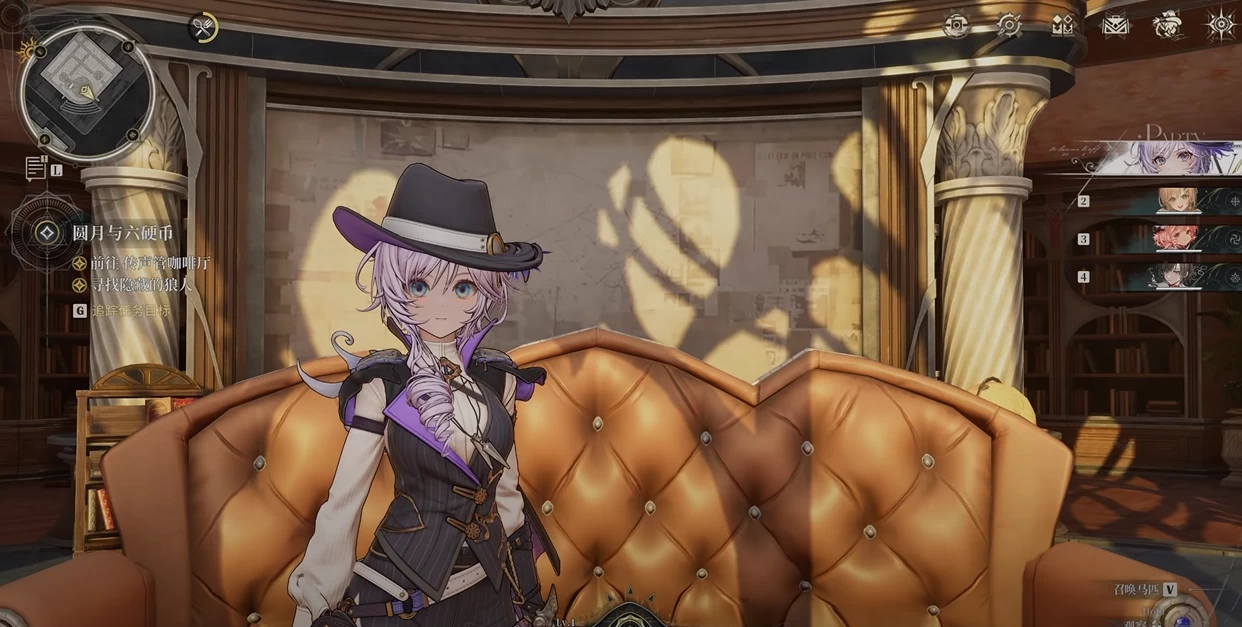The image size is (1242, 627).
Task: Switch to the blonde party member
Action: pos(1180,201)
